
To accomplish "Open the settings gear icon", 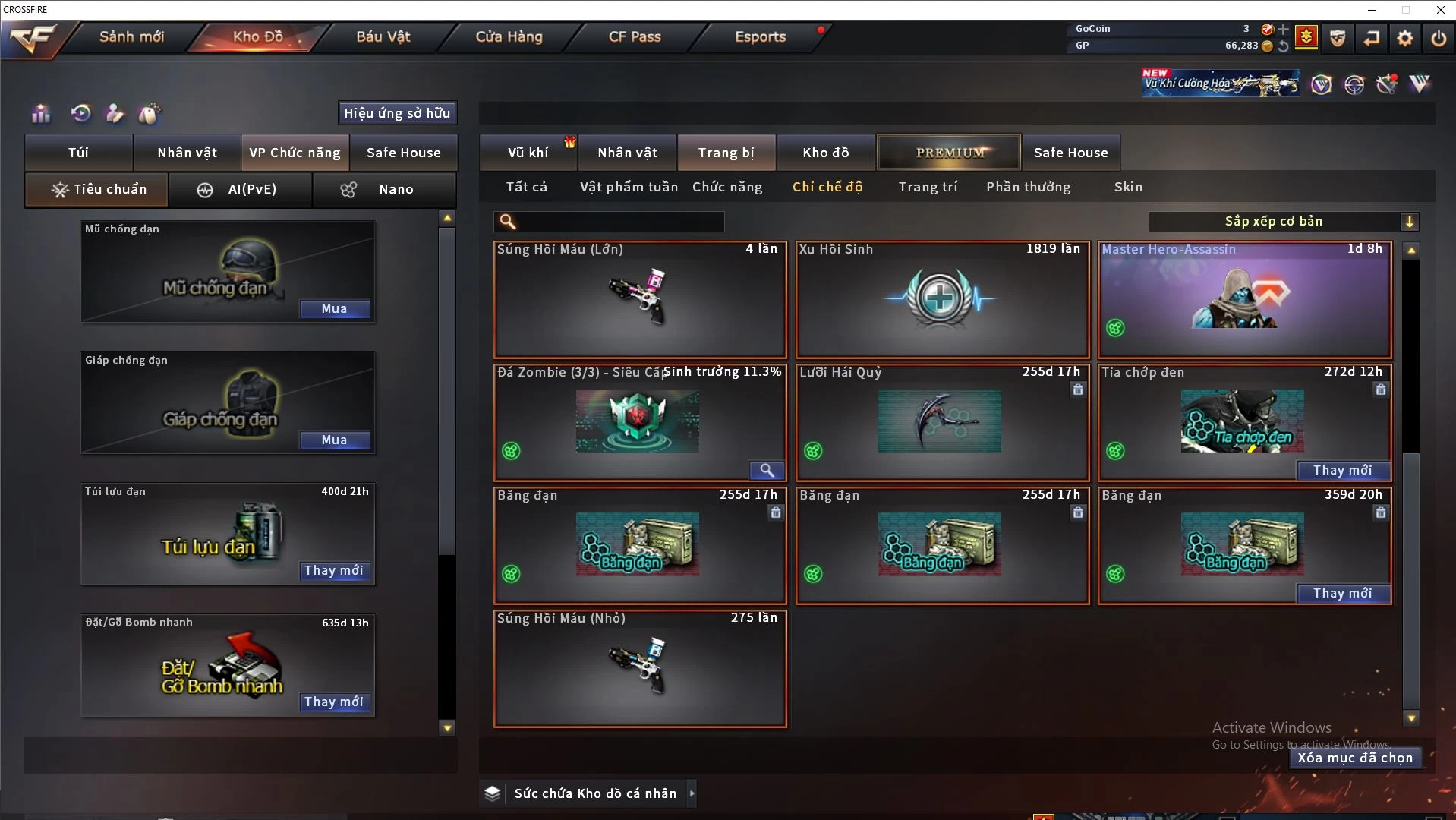I will coord(1405,37).
